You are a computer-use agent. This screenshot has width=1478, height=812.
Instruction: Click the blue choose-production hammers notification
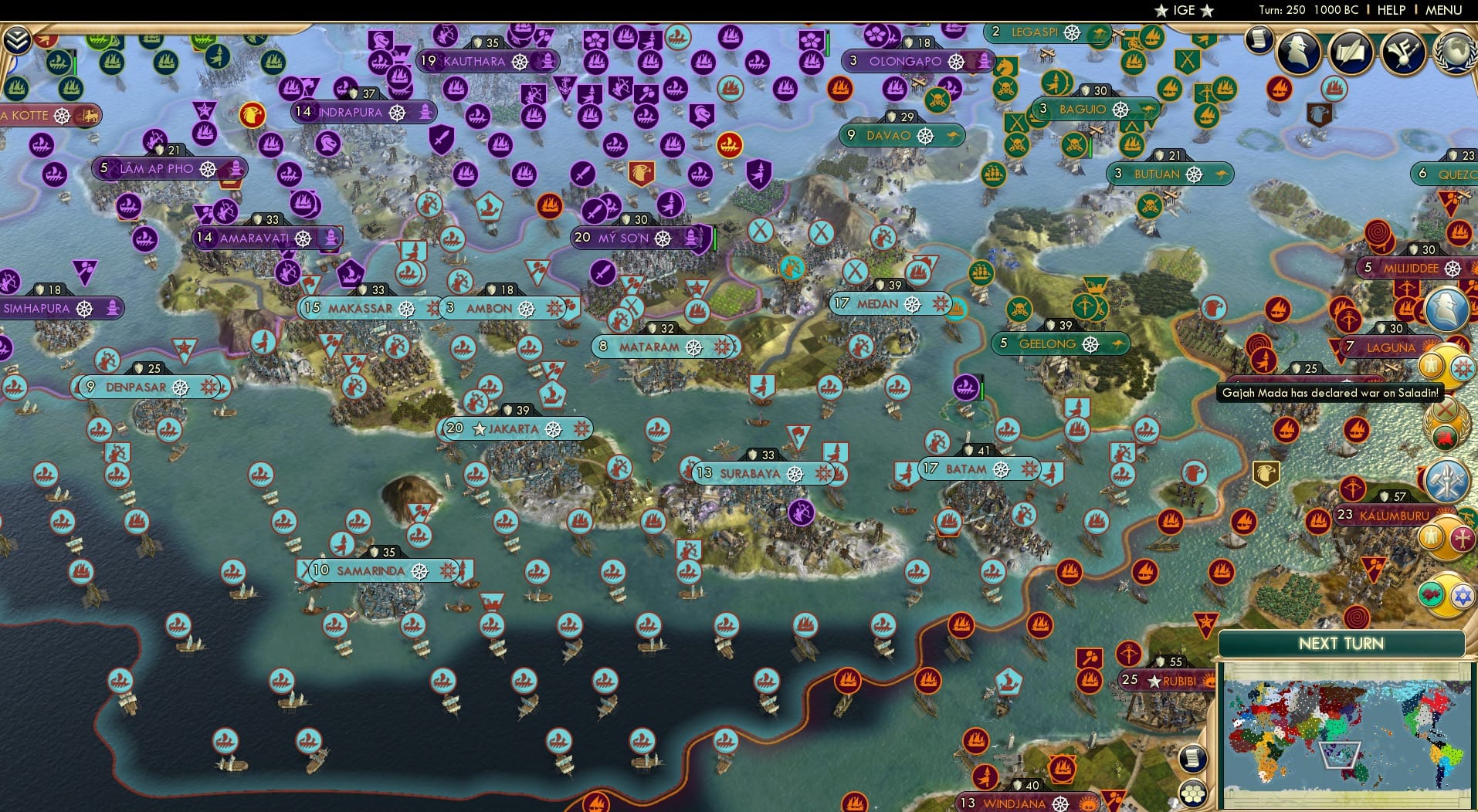(x=1449, y=479)
